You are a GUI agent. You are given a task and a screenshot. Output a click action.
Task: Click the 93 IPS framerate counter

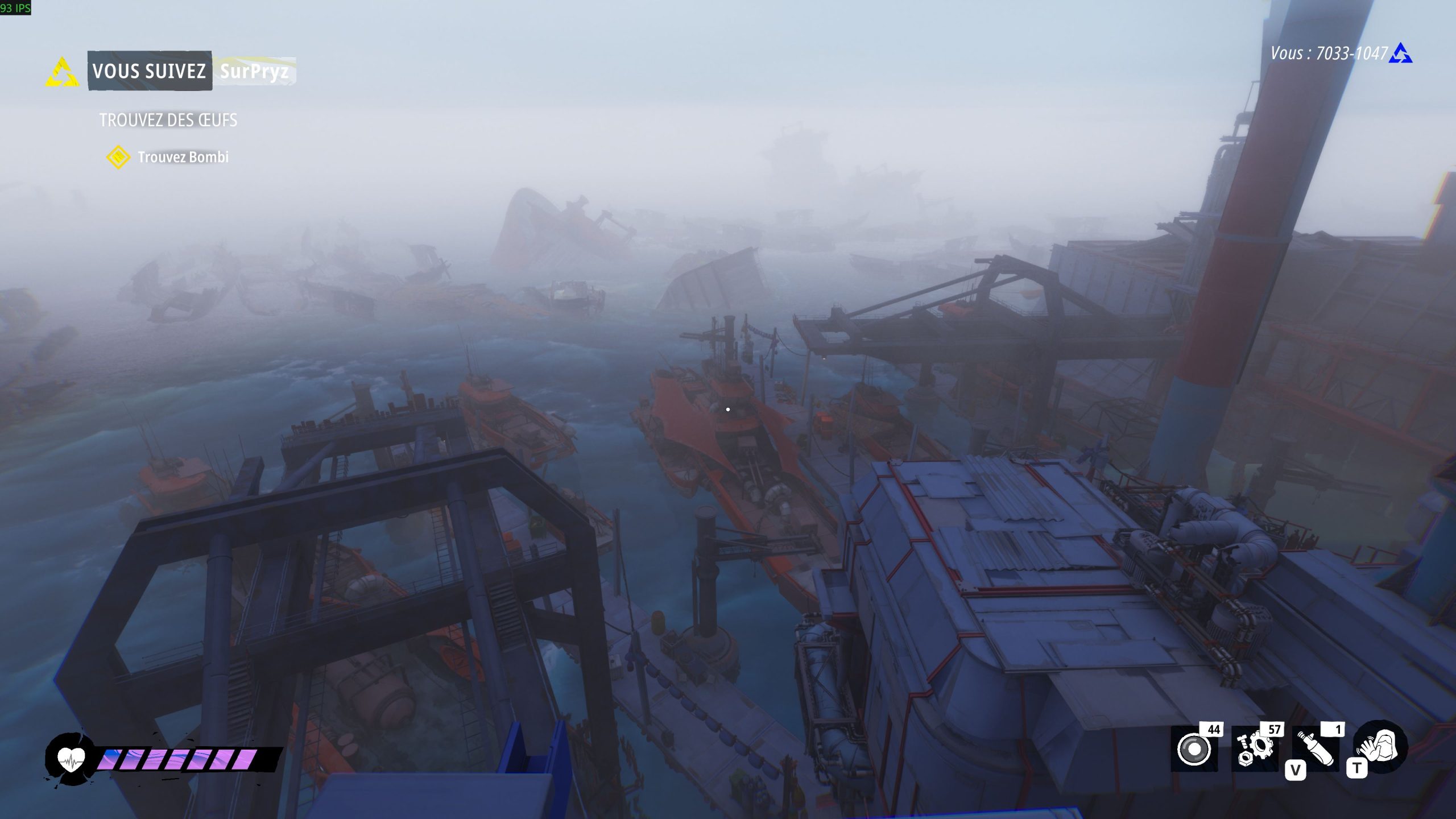pyautogui.click(x=14, y=9)
